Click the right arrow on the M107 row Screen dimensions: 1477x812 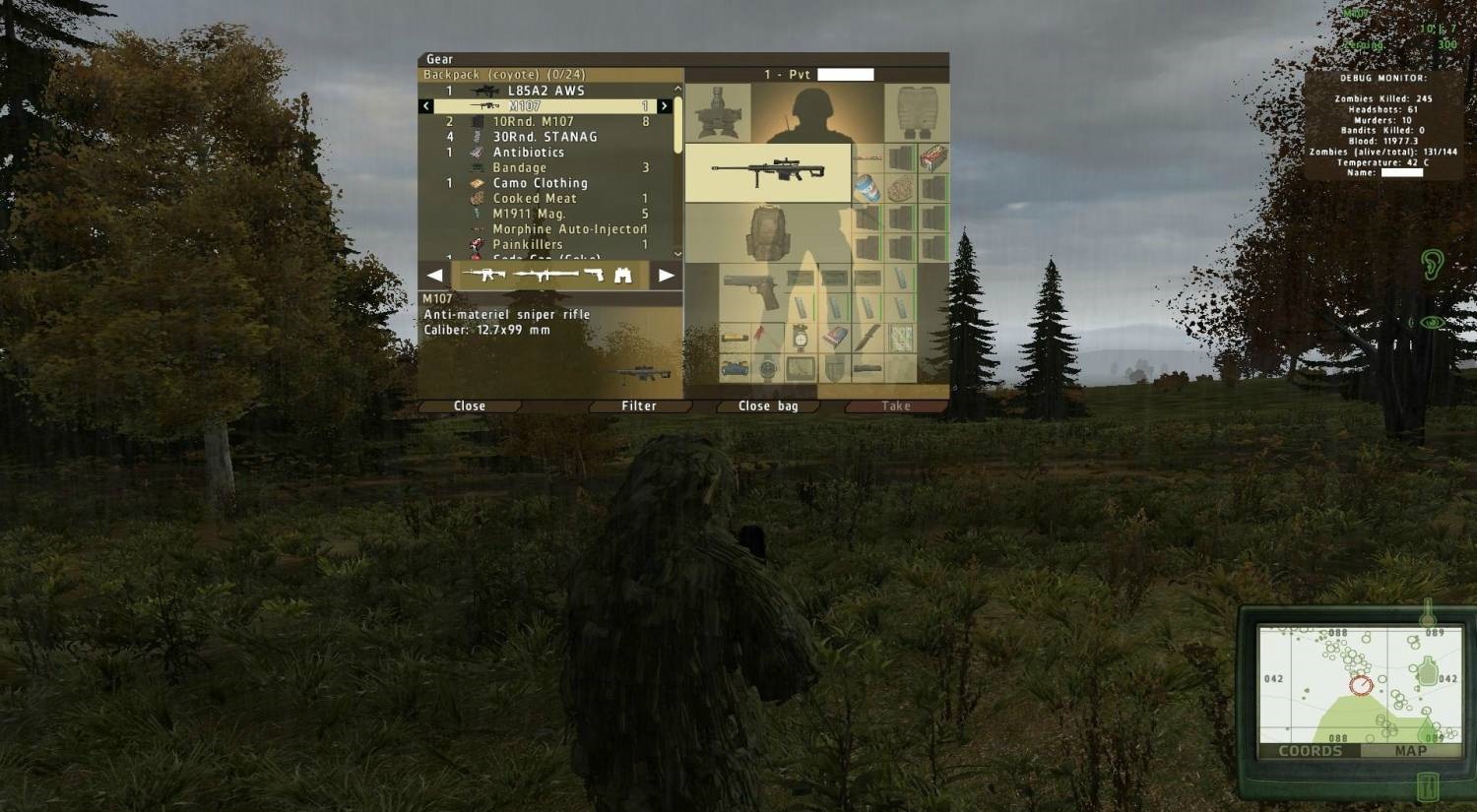coord(665,106)
